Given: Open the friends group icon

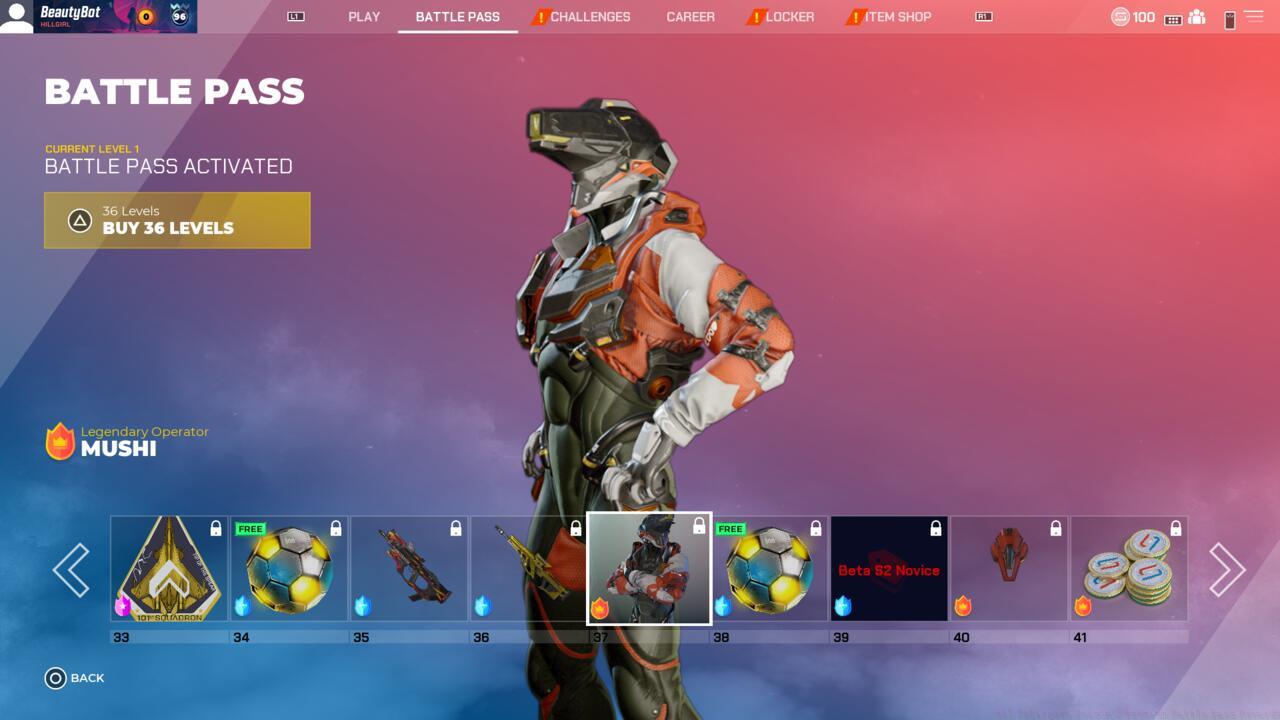Looking at the screenshot, I should (1196, 17).
